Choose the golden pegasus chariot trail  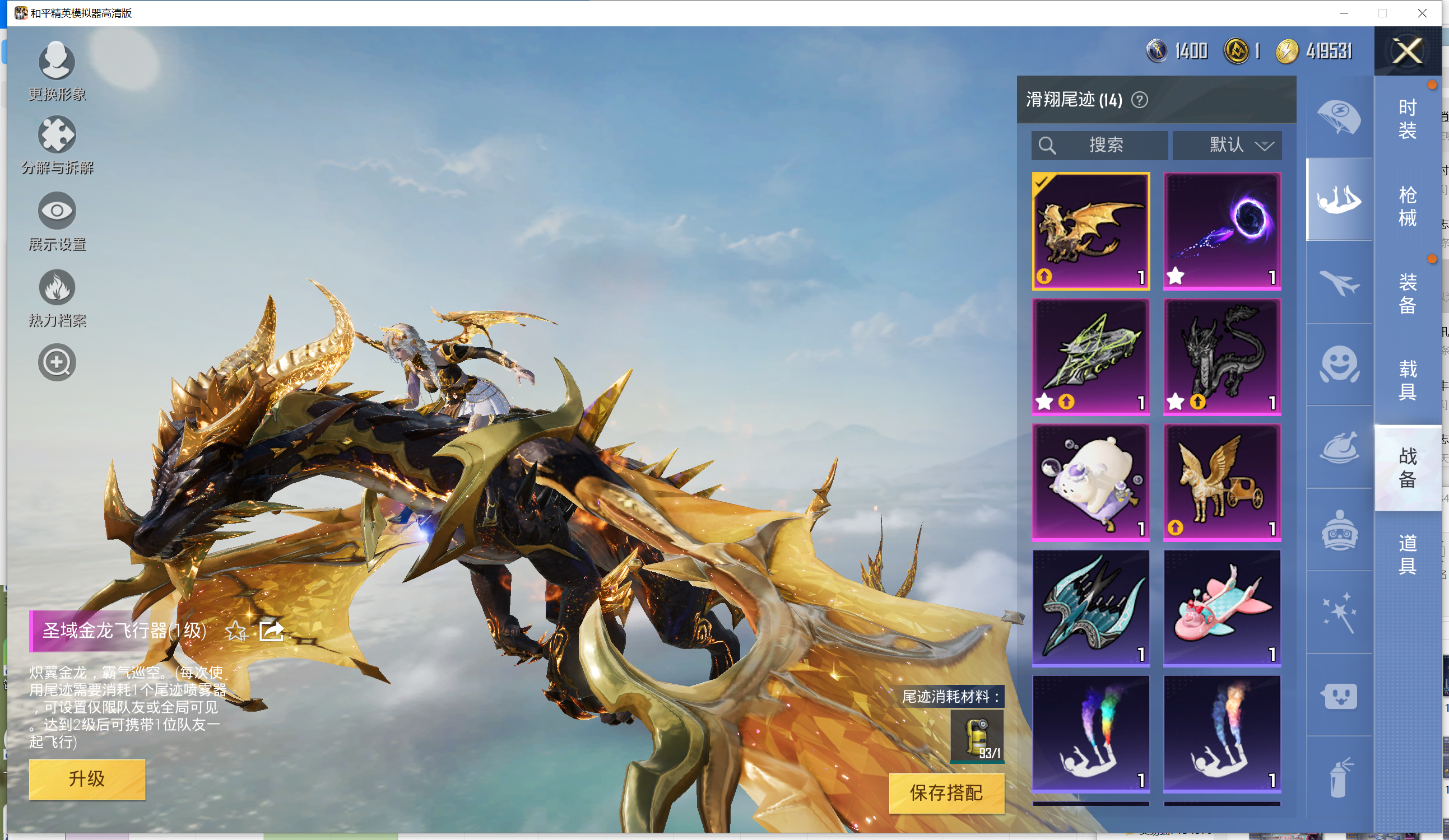pyautogui.click(x=1222, y=483)
